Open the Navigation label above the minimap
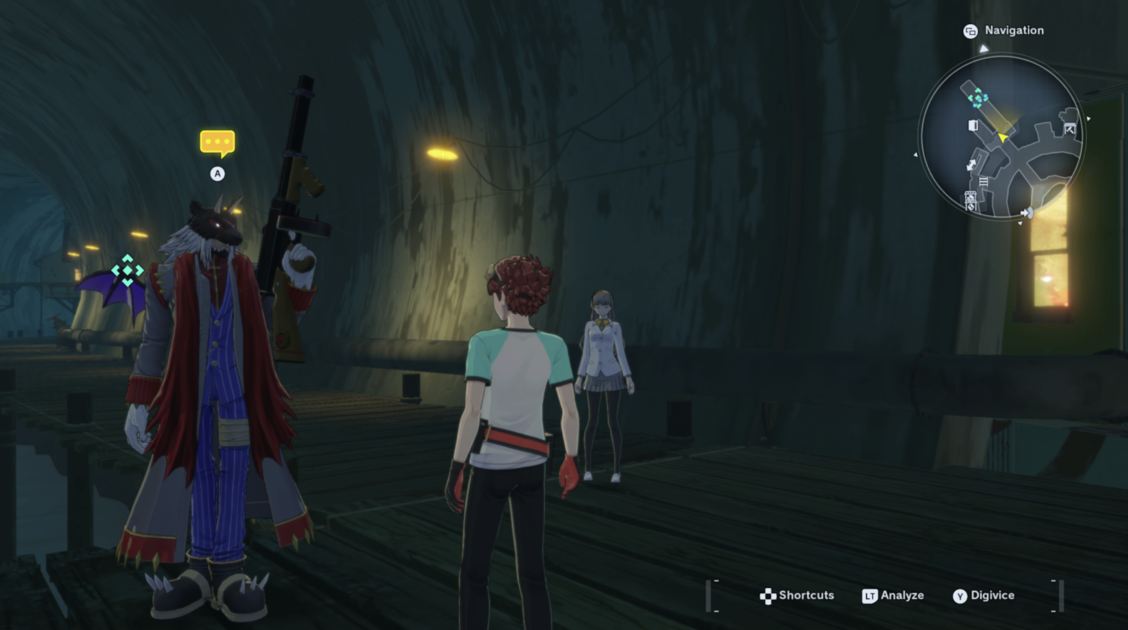Image resolution: width=1128 pixels, height=630 pixels. [x=1013, y=31]
